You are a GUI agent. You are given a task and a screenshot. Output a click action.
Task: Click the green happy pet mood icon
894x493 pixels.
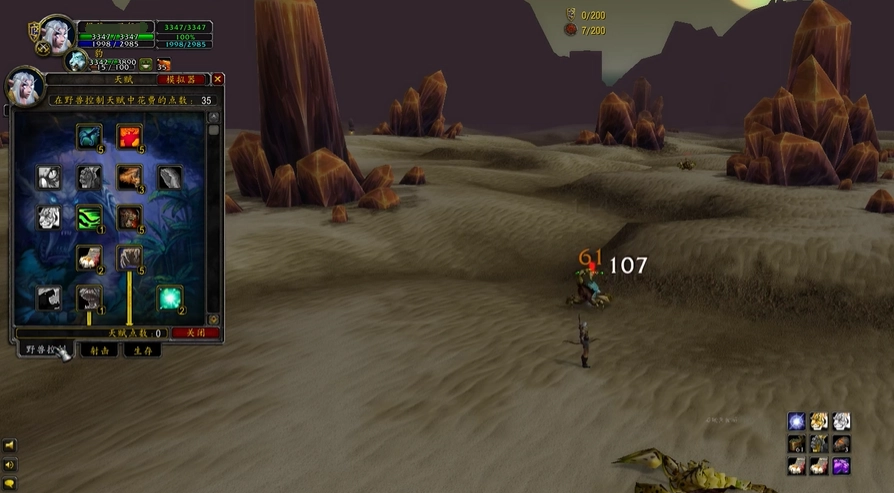coord(146,64)
